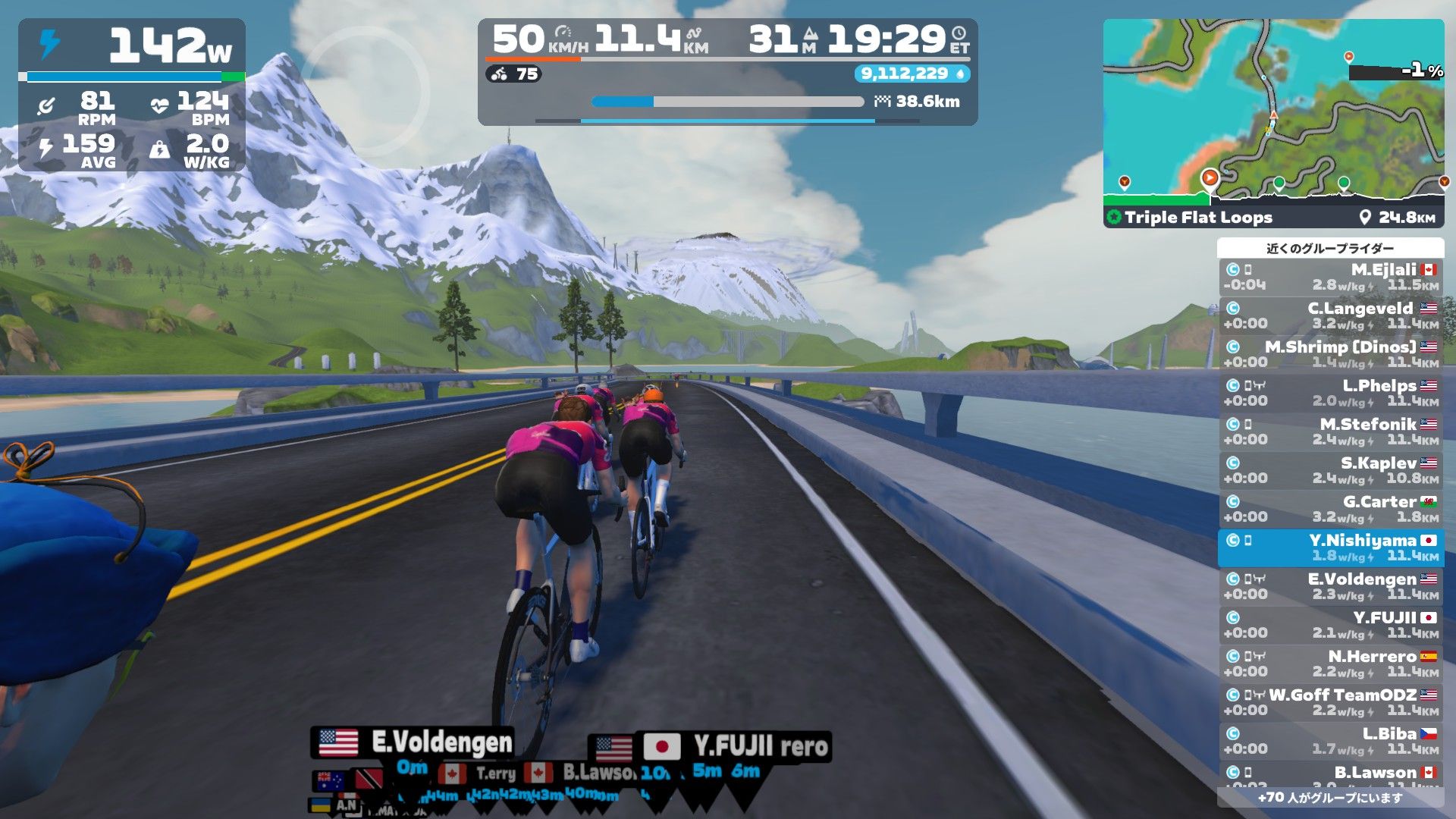Select L.Phelps in the rider list

pyautogui.click(x=1331, y=394)
